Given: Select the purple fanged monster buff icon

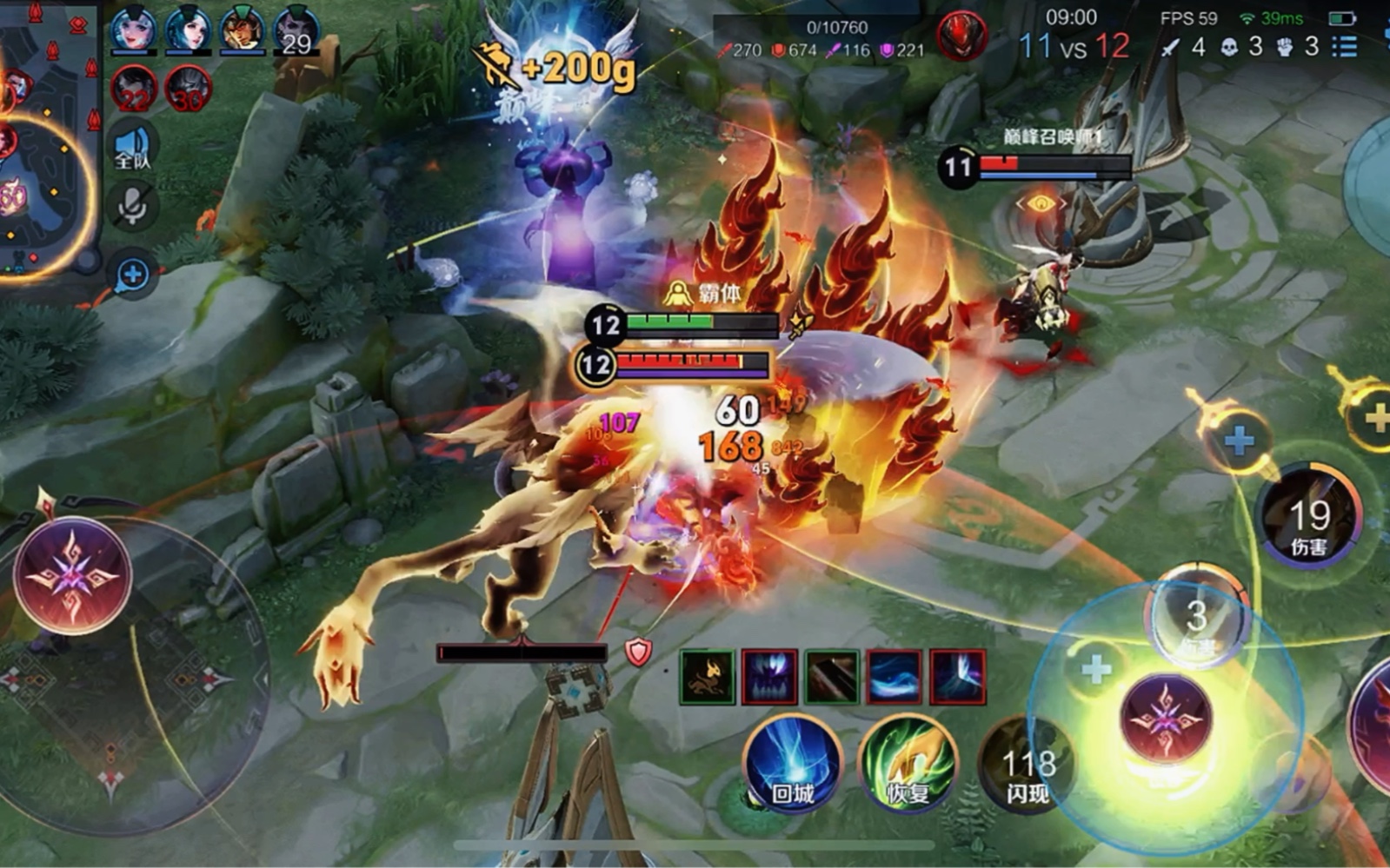Looking at the screenshot, I should tap(769, 676).
